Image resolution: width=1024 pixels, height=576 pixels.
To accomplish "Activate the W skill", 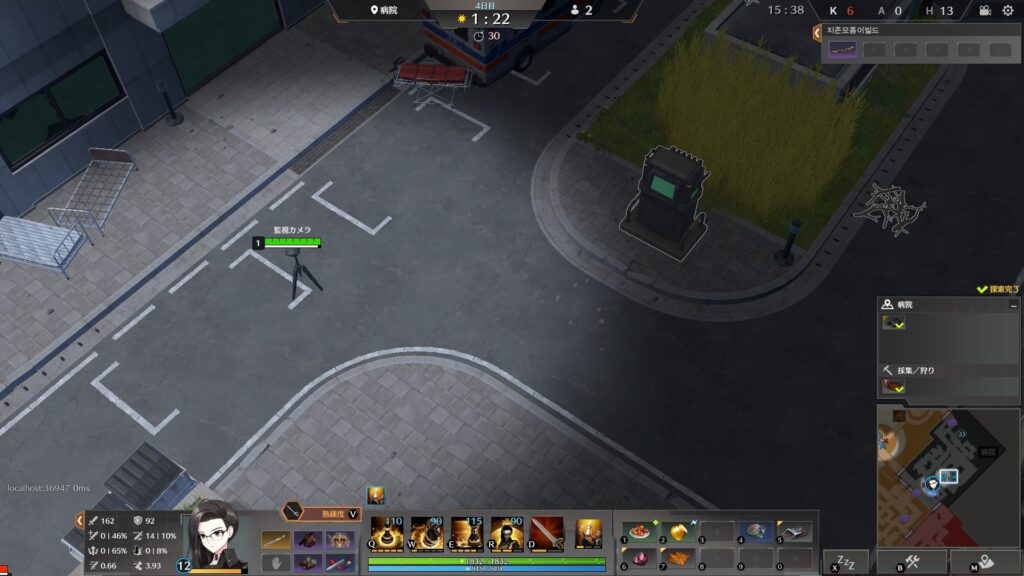I will (x=426, y=532).
